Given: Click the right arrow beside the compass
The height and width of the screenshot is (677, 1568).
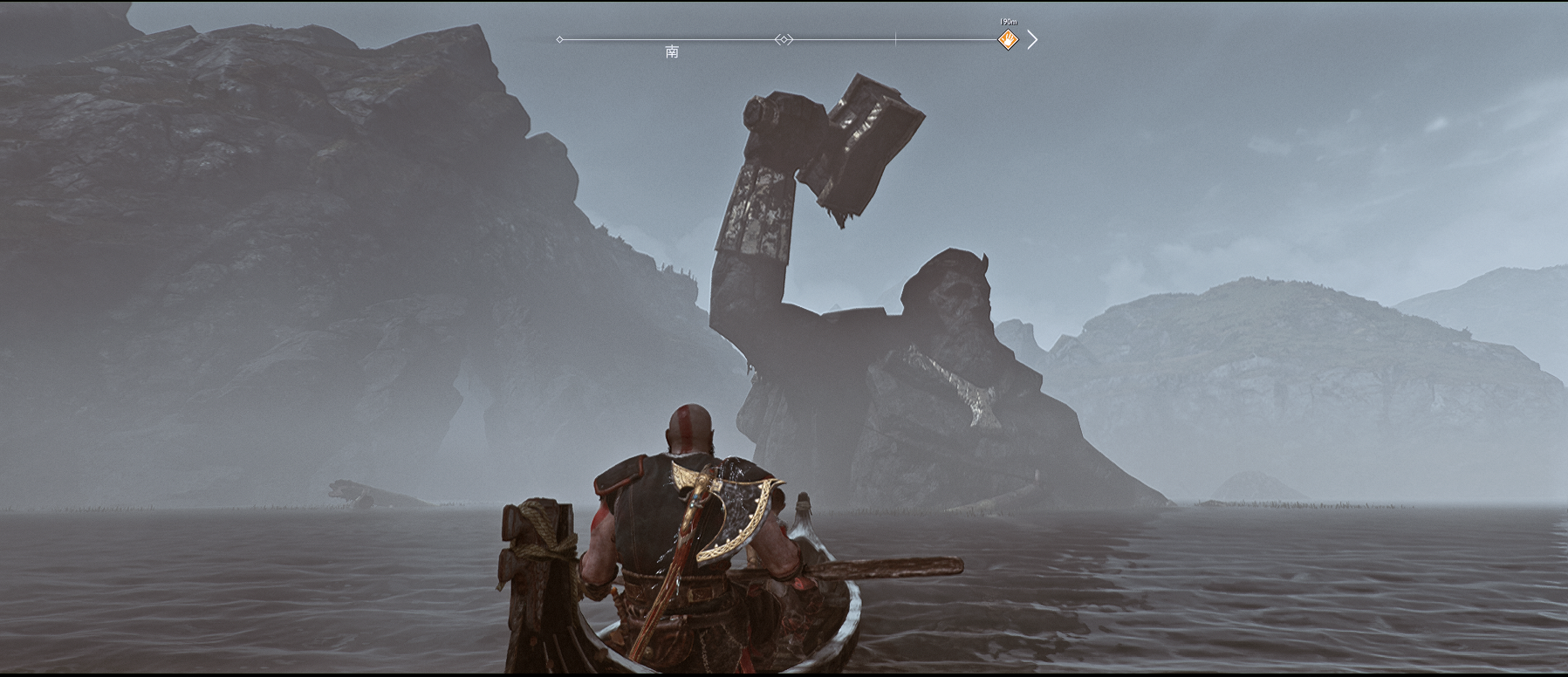Looking at the screenshot, I should click(x=1032, y=39).
